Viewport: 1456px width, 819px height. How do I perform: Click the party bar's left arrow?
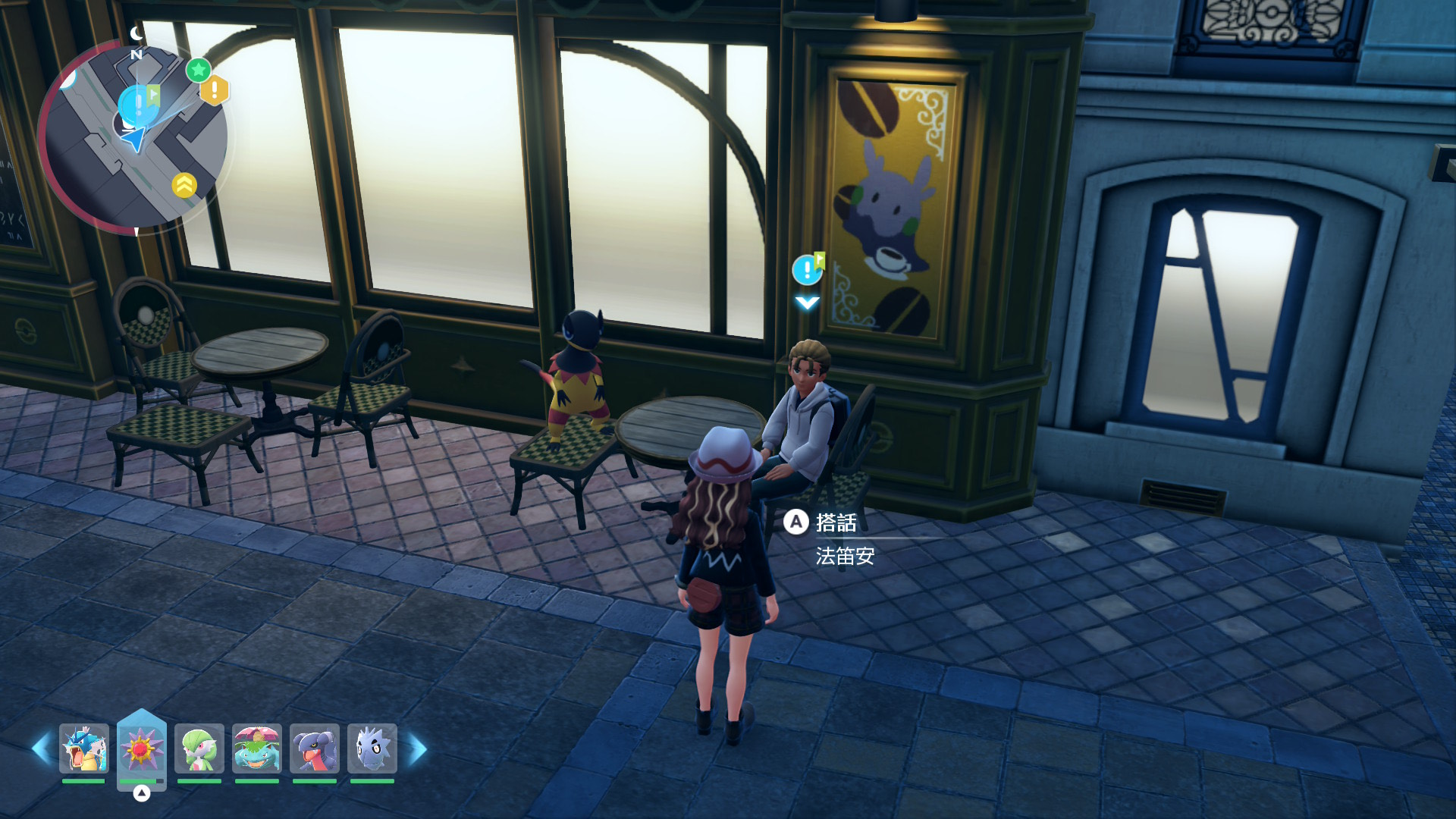(x=41, y=749)
